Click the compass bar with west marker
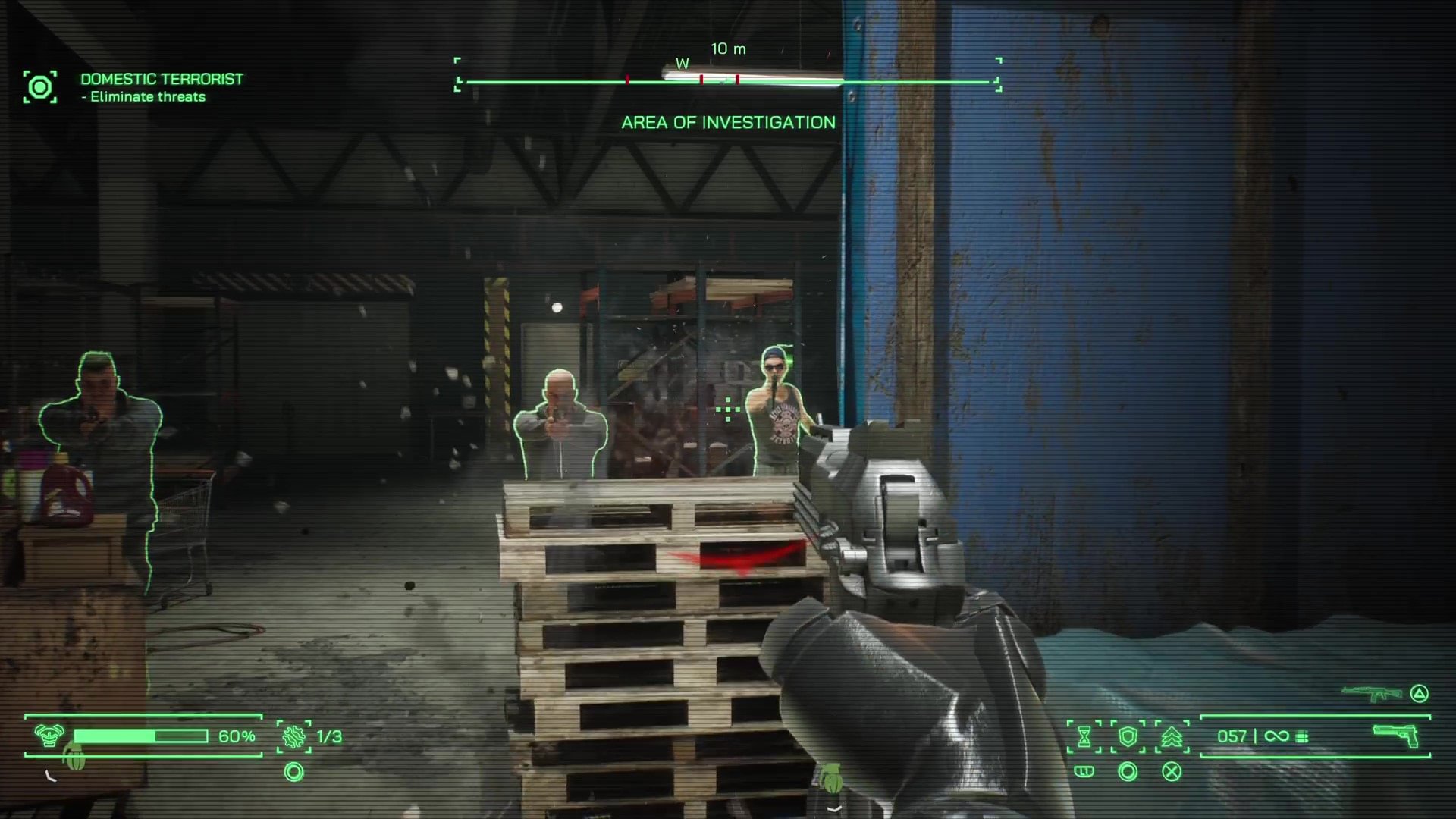 click(728, 80)
